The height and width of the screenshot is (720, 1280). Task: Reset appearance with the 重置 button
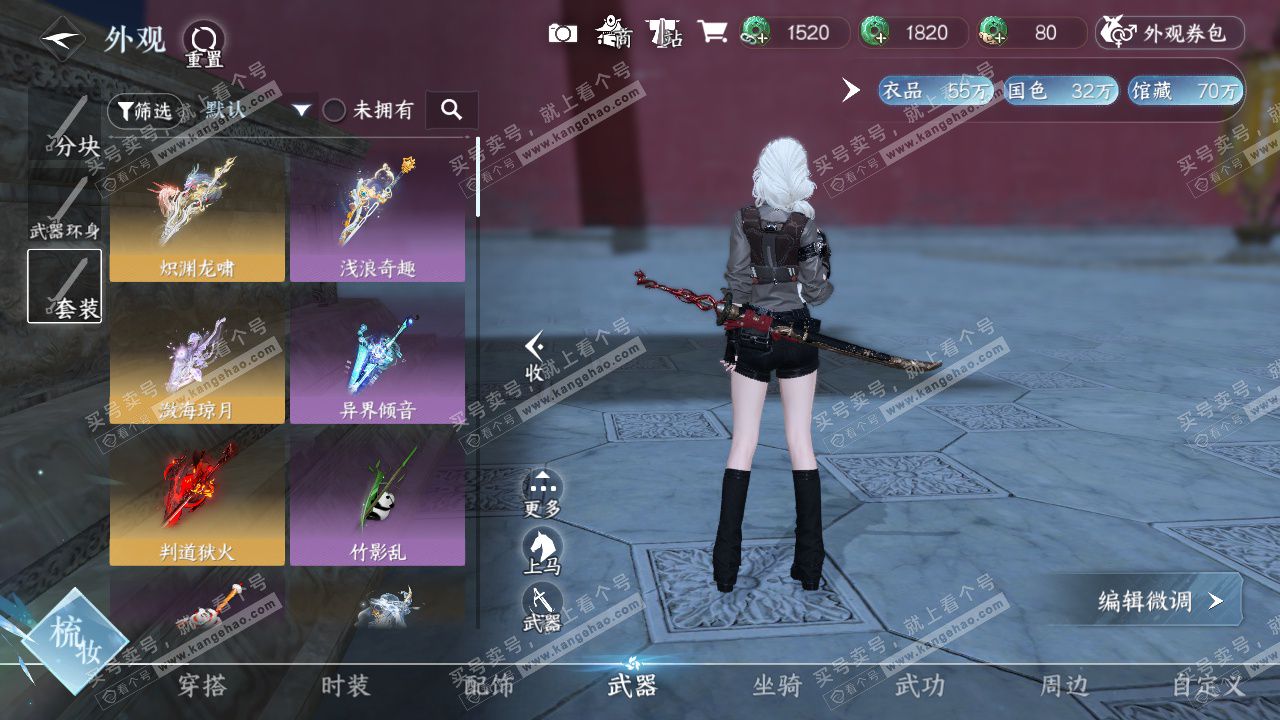[x=204, y=44]
